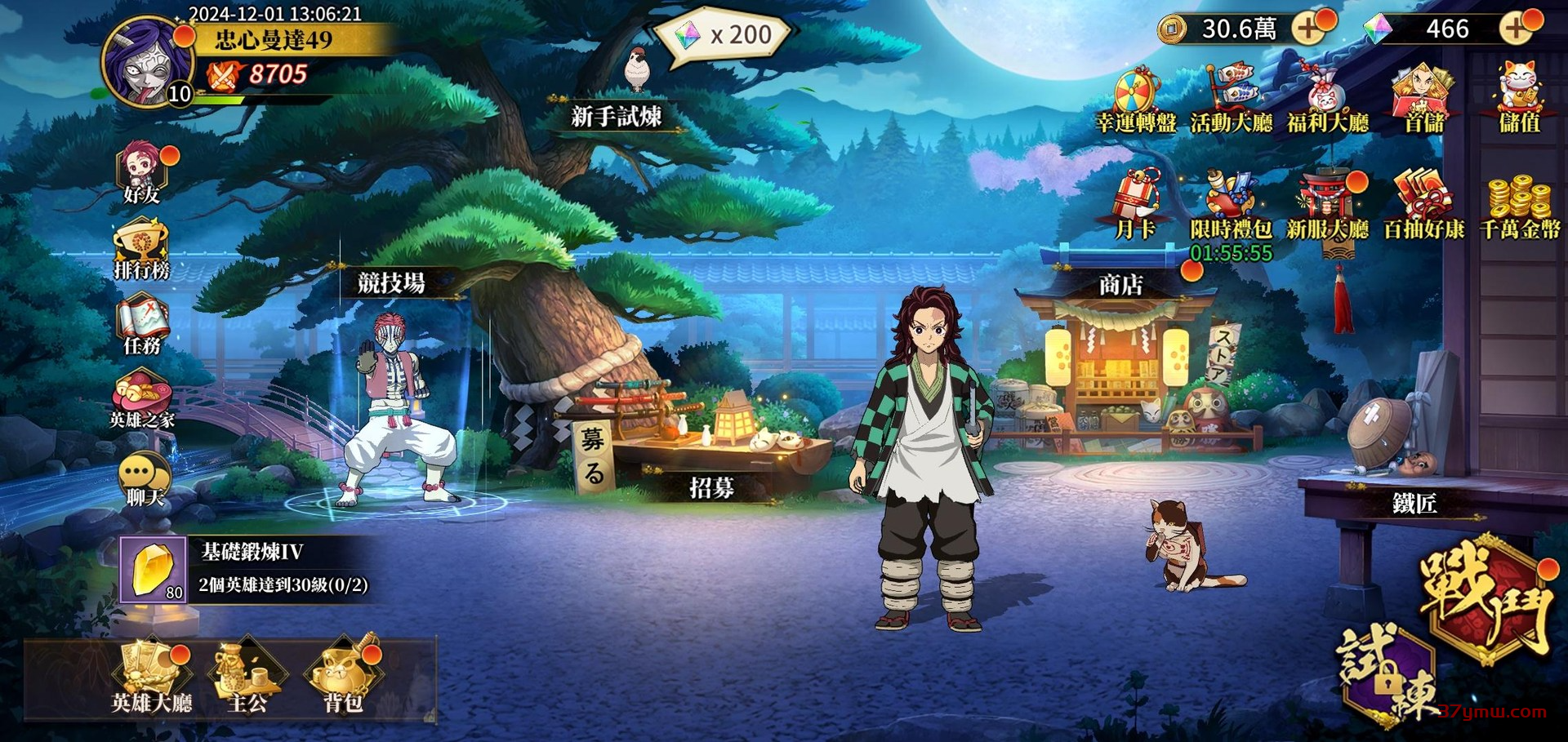The width and height of the screenshot is (1568, 742).
Task: Open the 任務 quest list
Action: pyautogui.click(x=142, y=325)
